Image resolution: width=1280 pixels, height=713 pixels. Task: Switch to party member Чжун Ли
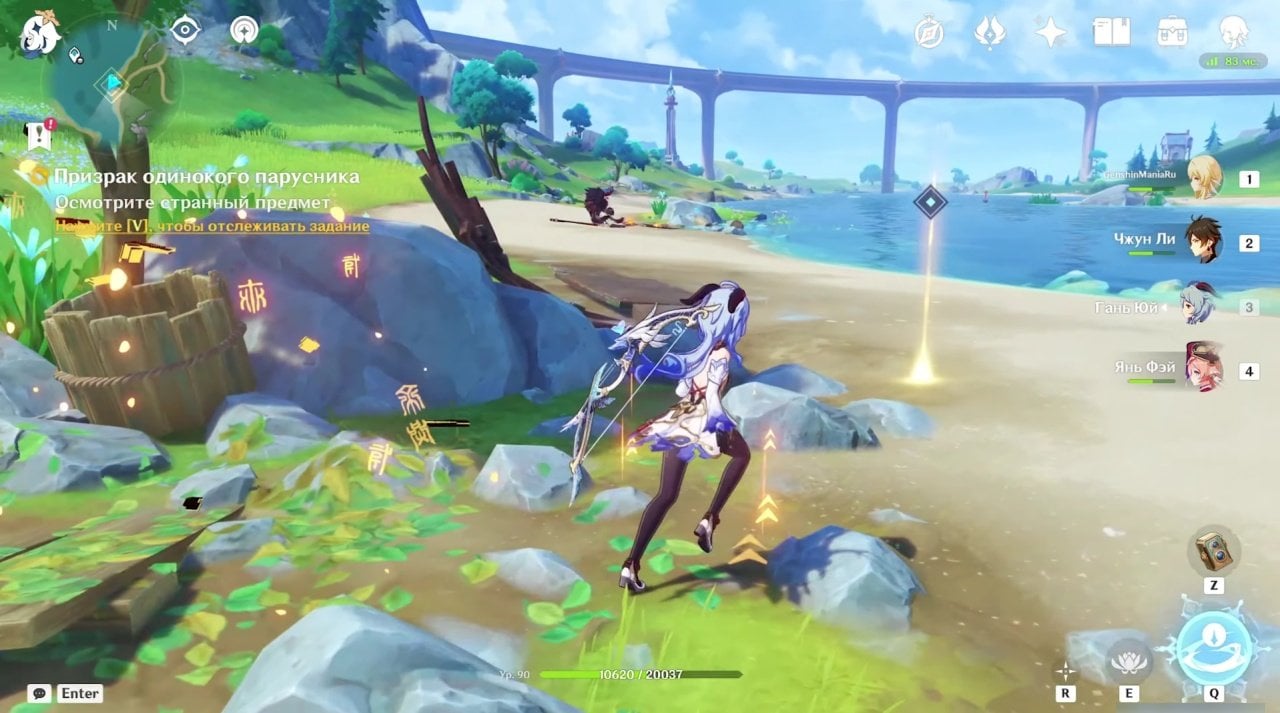point(1203,241)
